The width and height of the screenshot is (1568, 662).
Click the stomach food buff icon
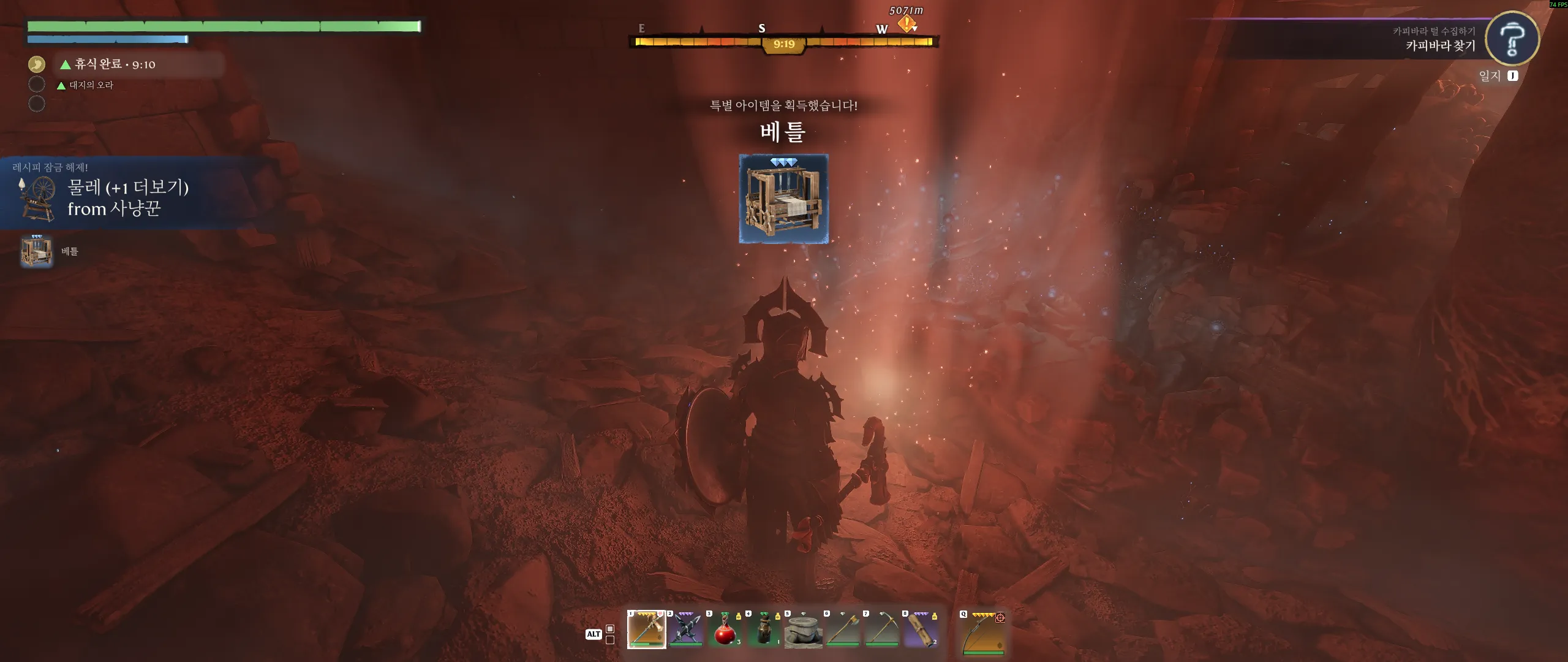point(37,64)
